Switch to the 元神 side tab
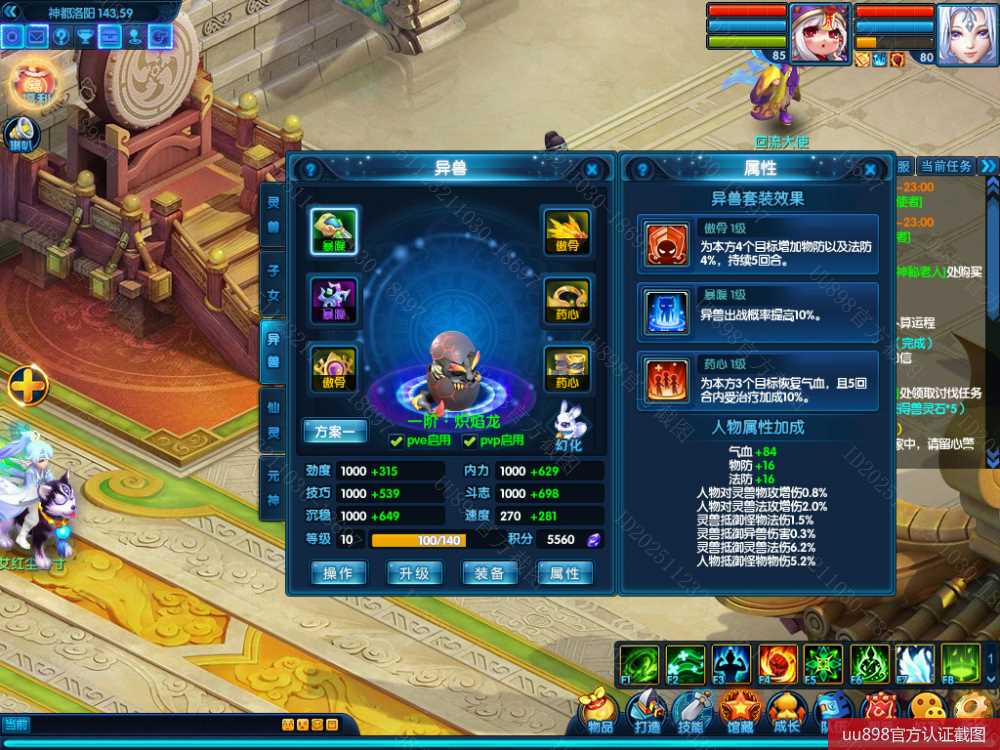The height and width of the screenshot is (750, 1000). [273, 489]
